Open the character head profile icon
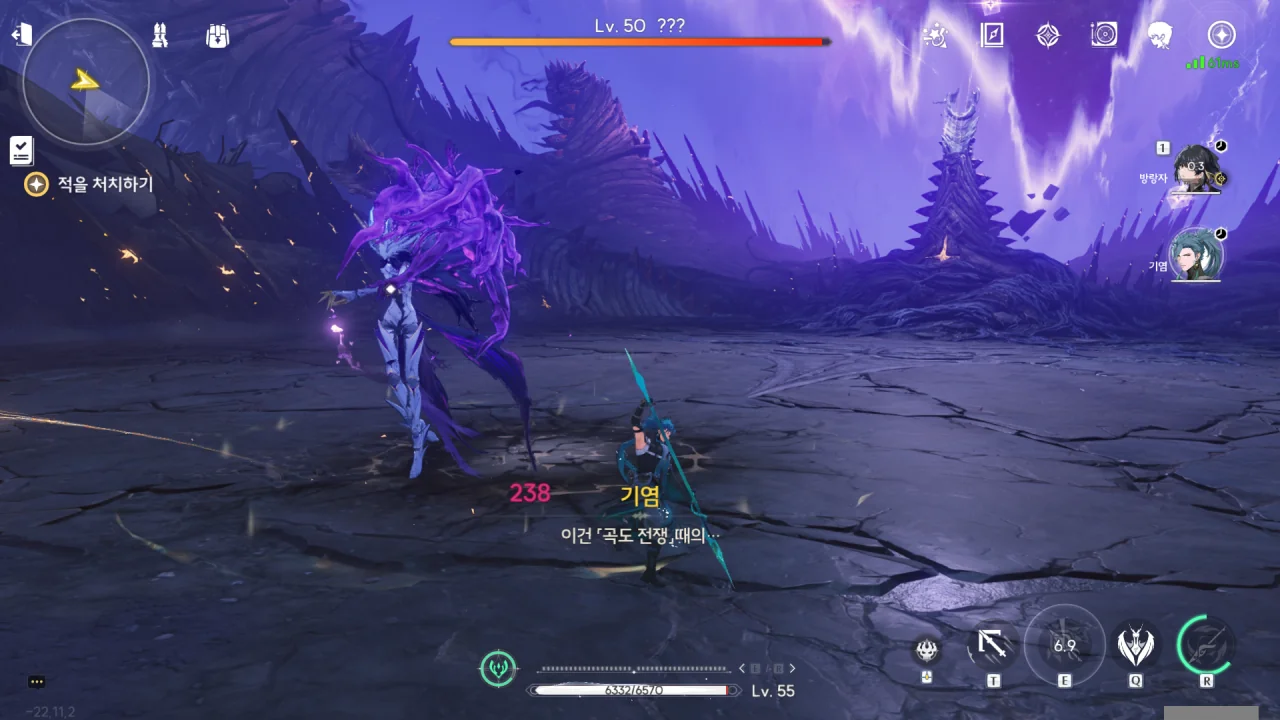 pyautogui.click(x=1160, y=36)
